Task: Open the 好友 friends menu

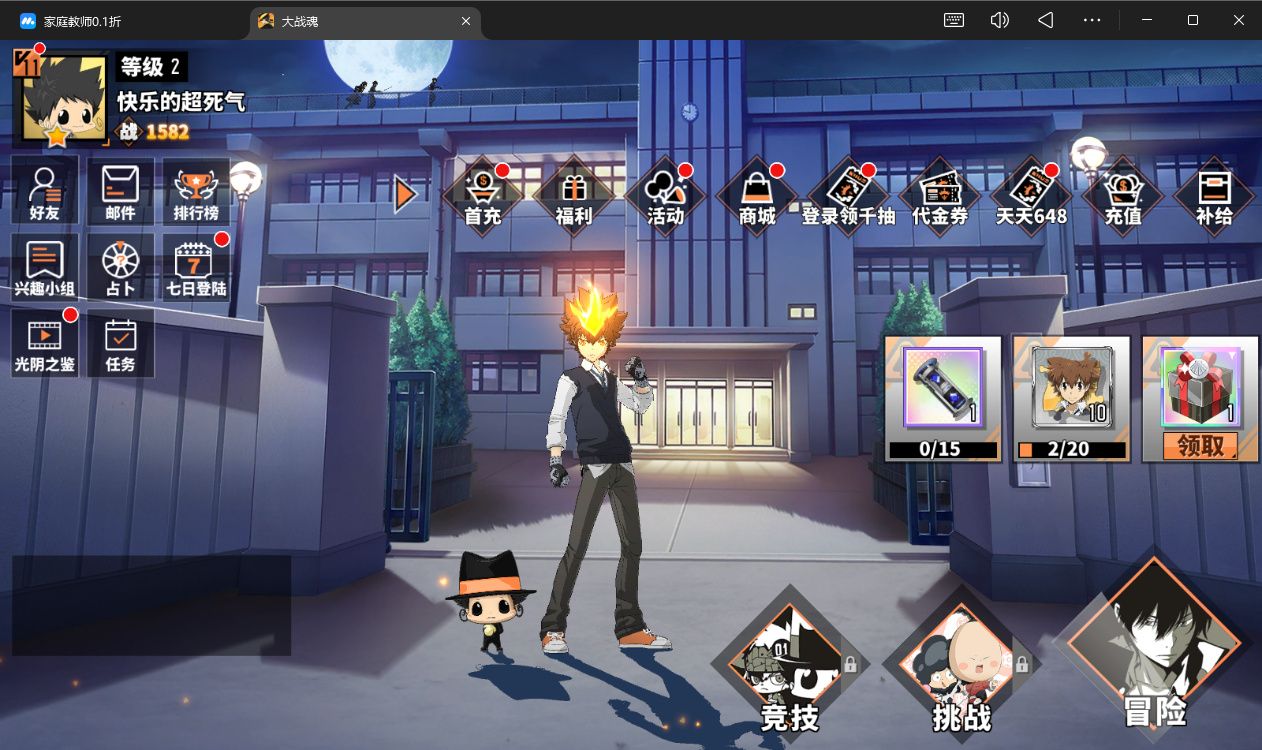Action: tap(45, 191)
